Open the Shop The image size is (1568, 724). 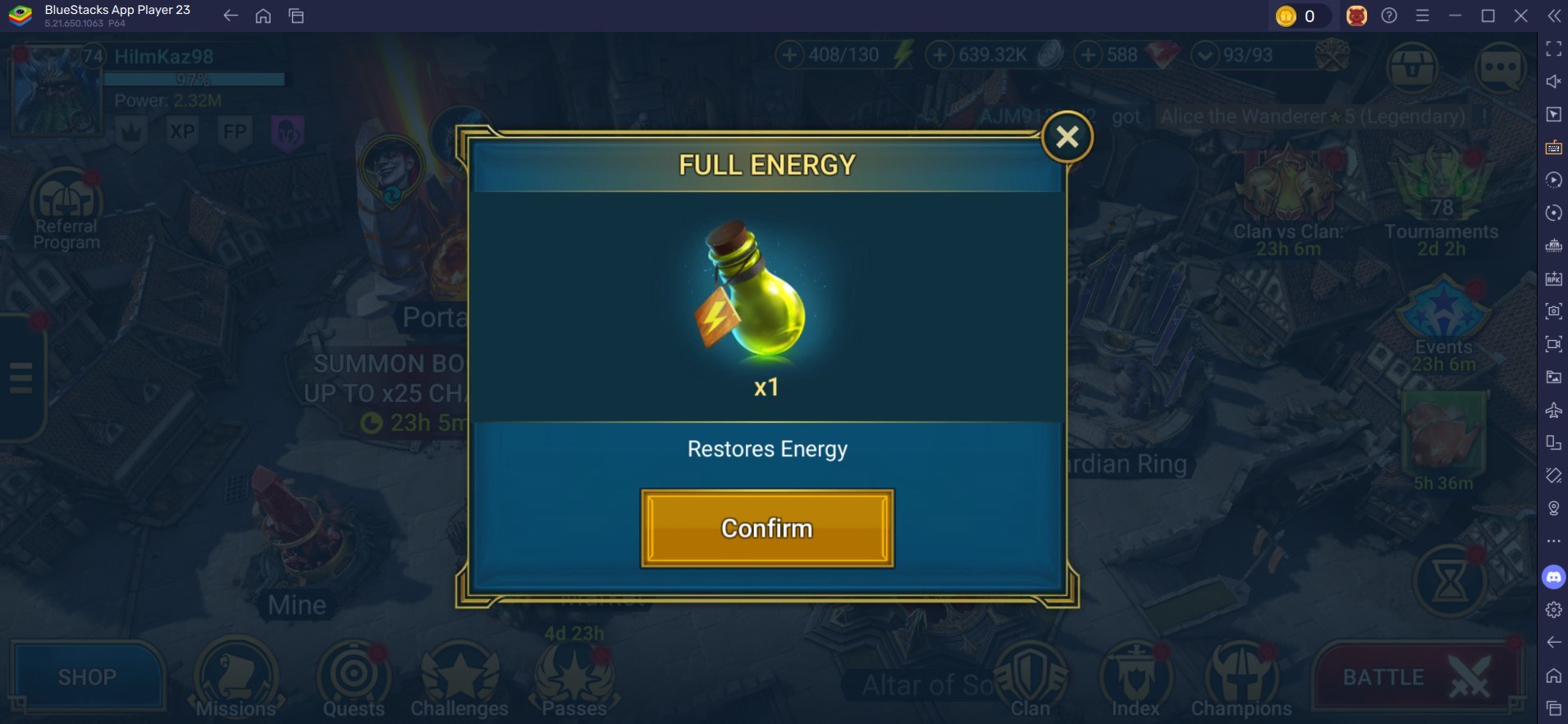coord(87,677)
